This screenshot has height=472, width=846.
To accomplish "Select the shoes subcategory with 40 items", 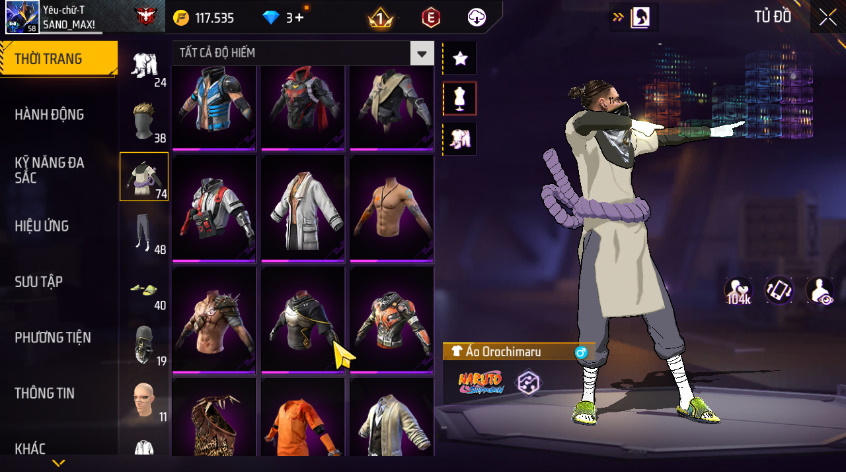I will (x=145, y=290).
